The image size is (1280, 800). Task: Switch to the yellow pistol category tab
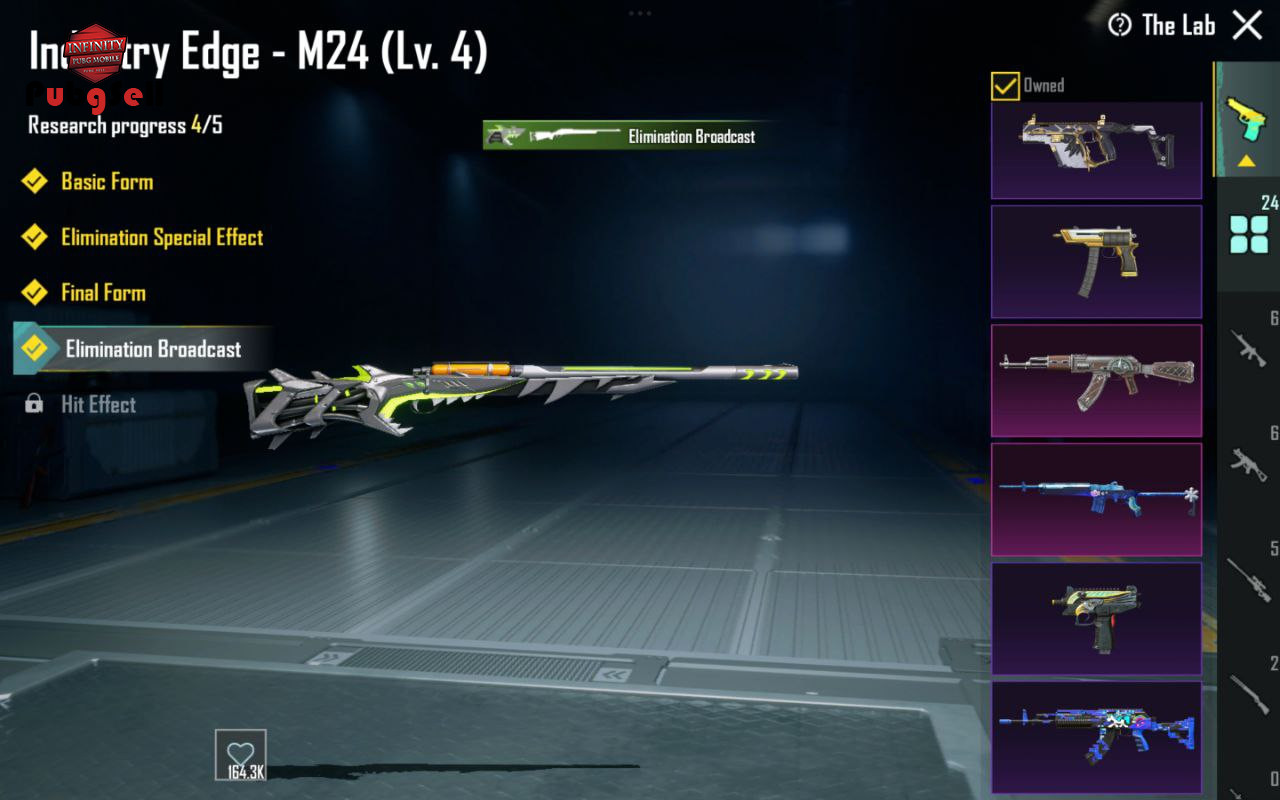pos(1247,120)
